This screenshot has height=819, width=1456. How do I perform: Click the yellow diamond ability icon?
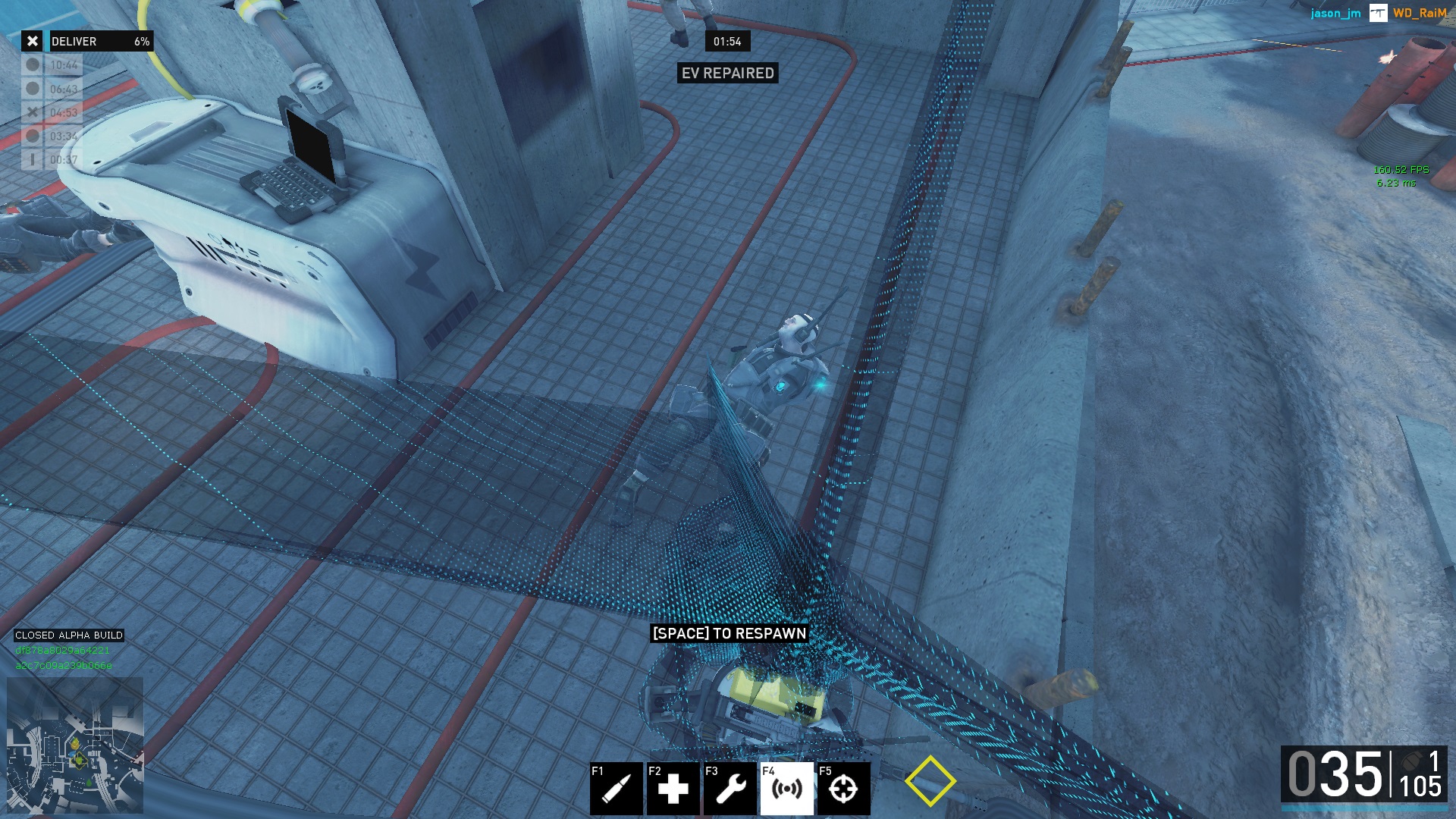pyautogui.click(x=930, y=781)
